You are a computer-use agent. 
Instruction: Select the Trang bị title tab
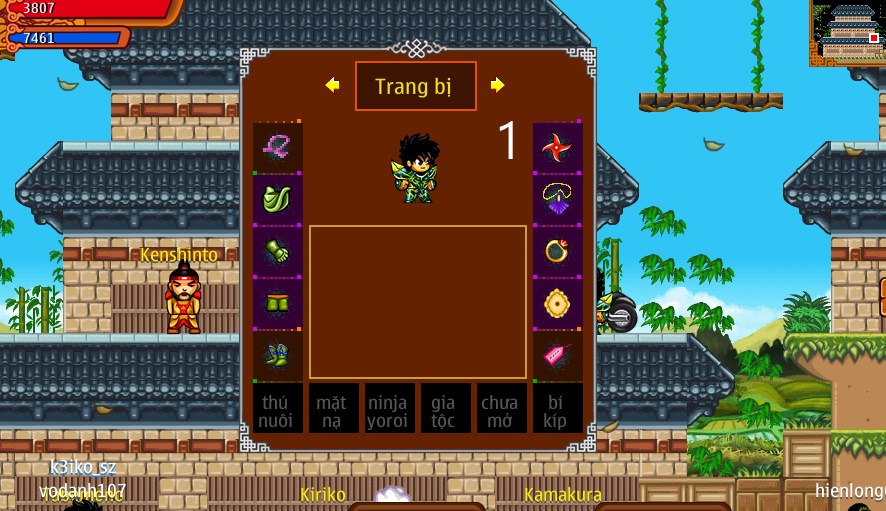[415, 86]
